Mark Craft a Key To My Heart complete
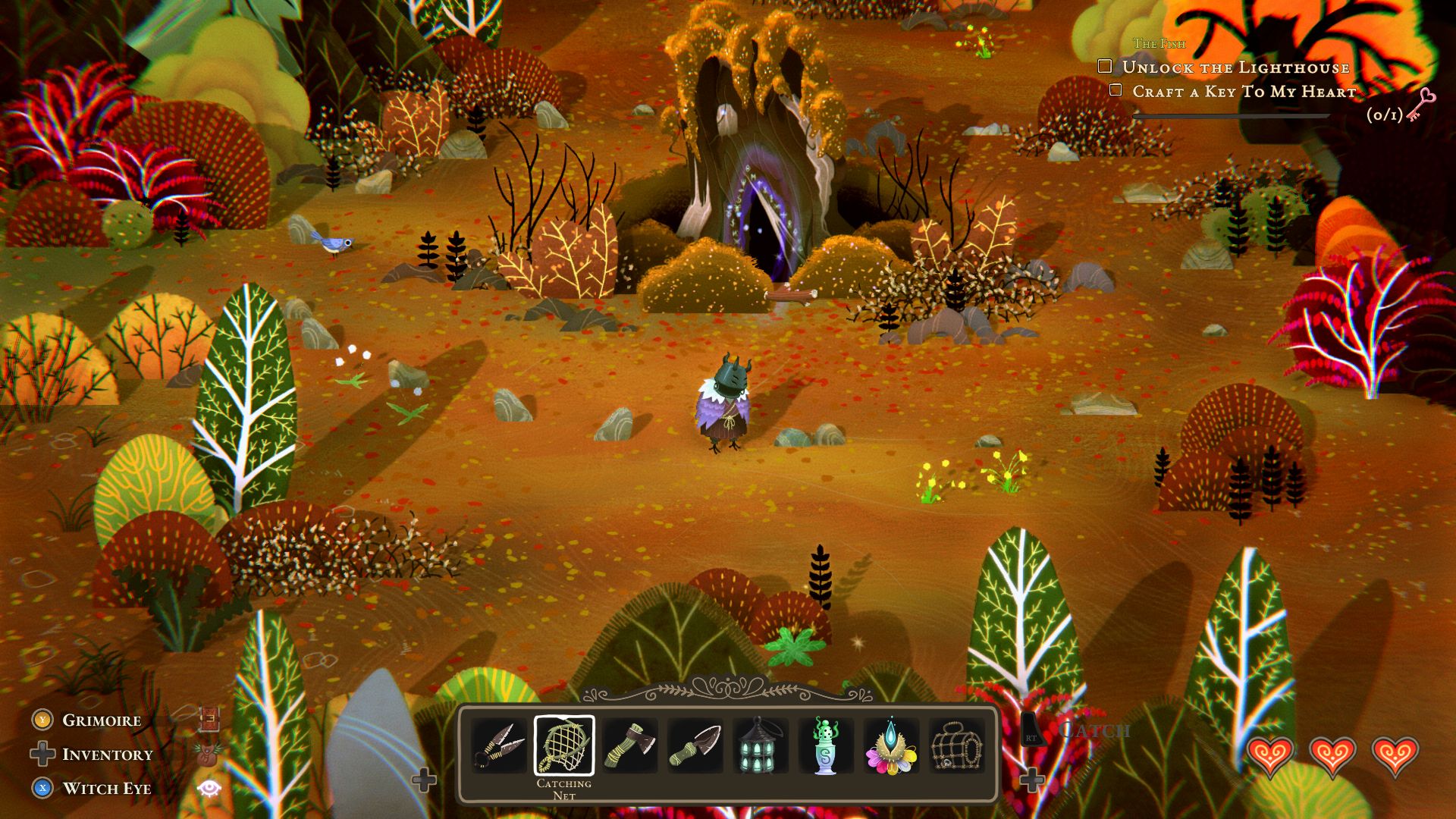1456x819 pixels. [1114, 90]
